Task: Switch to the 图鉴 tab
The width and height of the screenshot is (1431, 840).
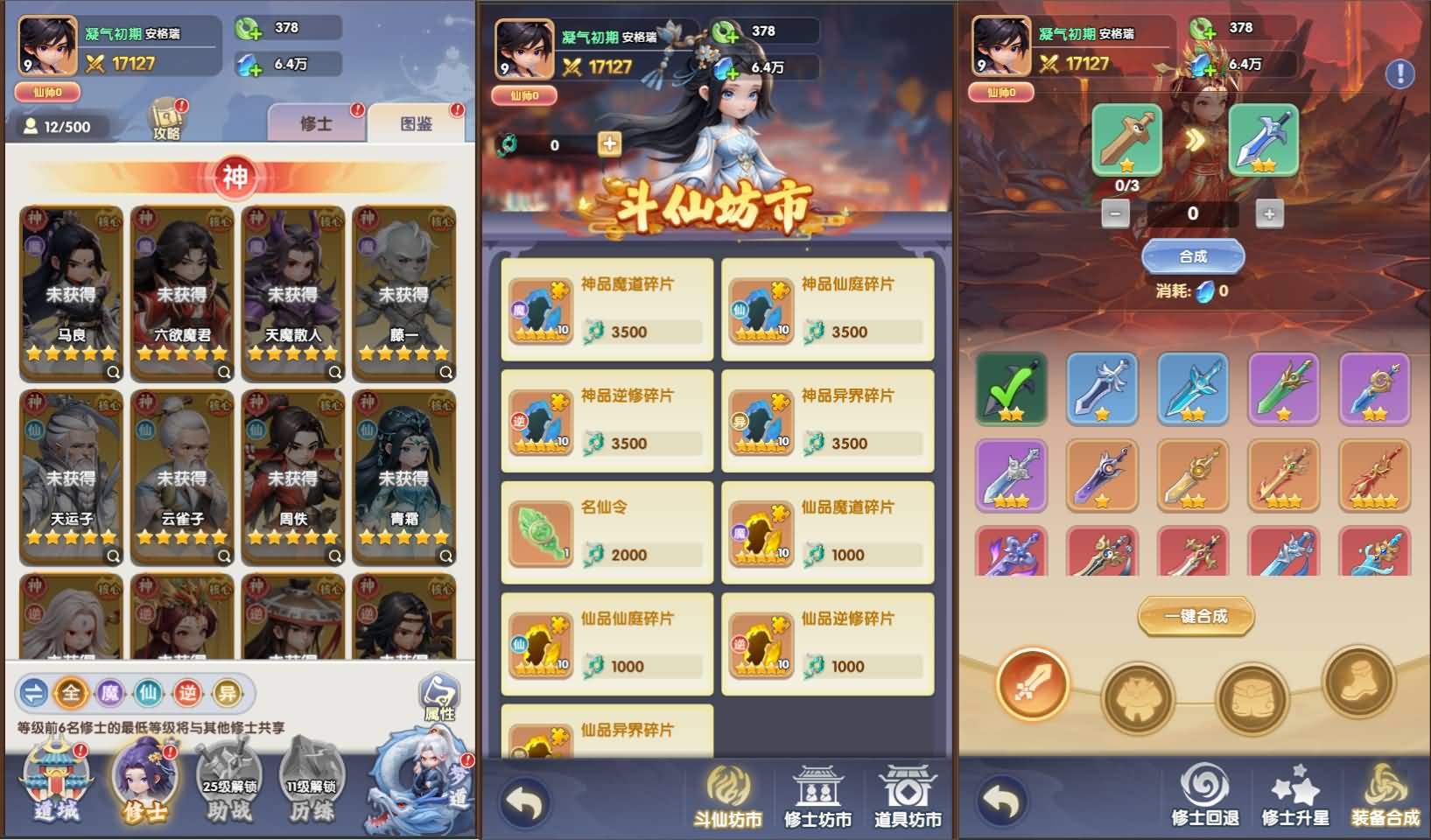Action: point(415,122)
